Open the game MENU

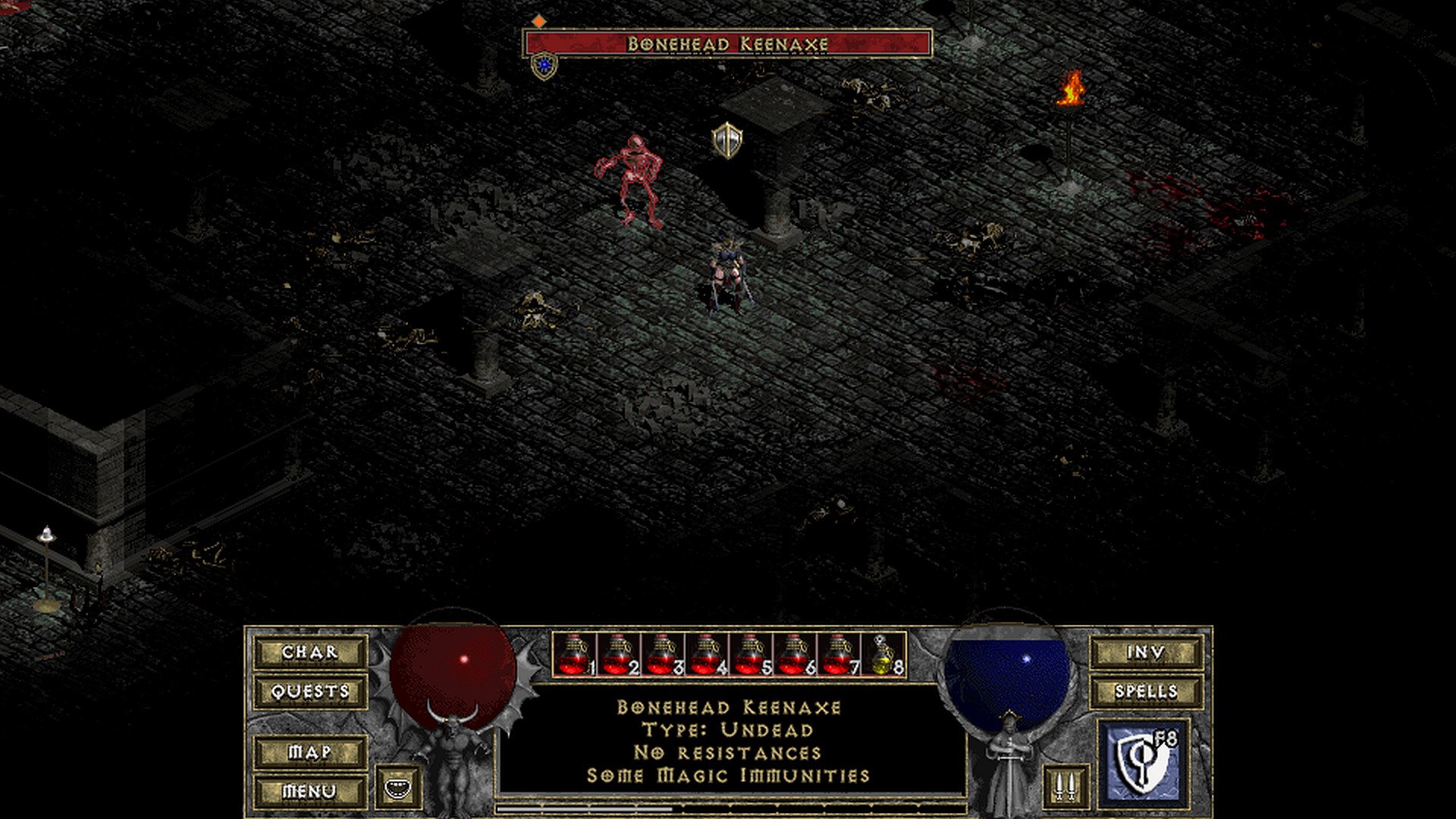pyautogui.click(x=310, y=791)
